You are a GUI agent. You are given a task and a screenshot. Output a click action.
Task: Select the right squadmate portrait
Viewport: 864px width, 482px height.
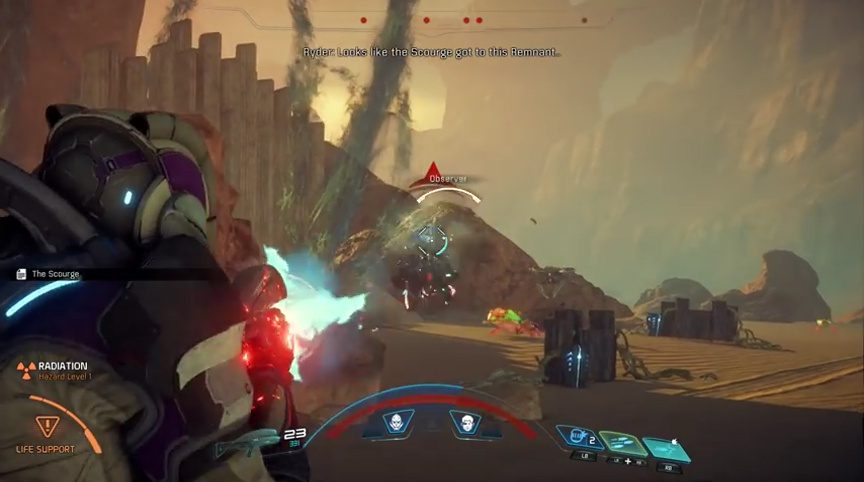(464, 424)
